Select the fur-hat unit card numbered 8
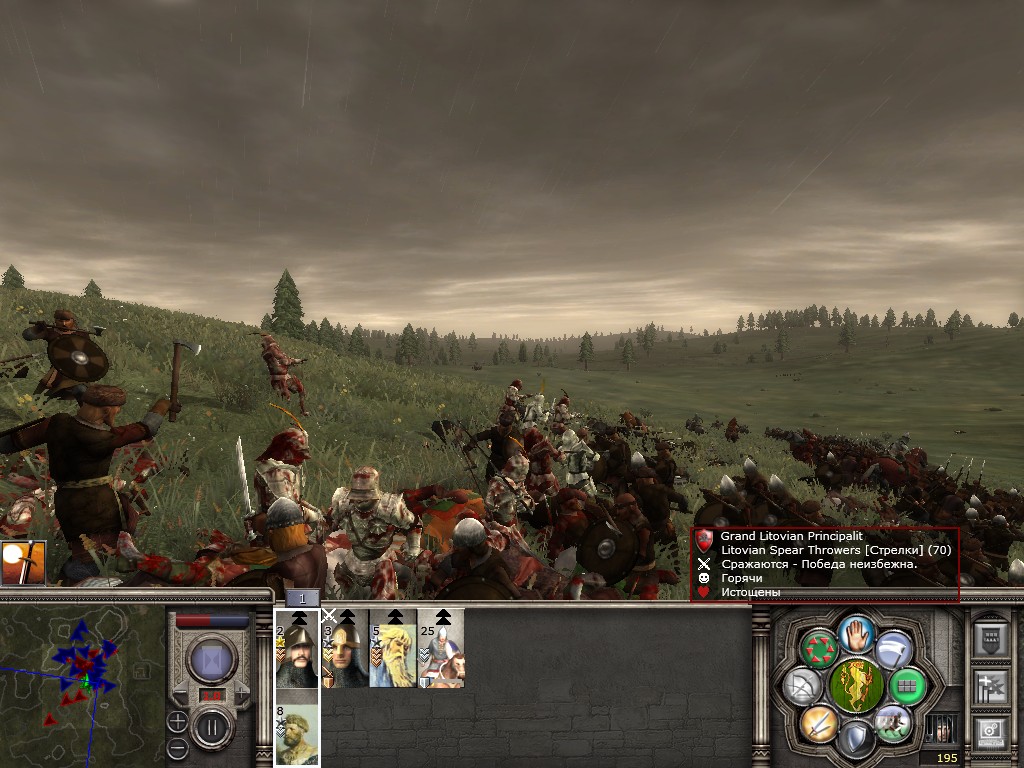 (297, 735)
